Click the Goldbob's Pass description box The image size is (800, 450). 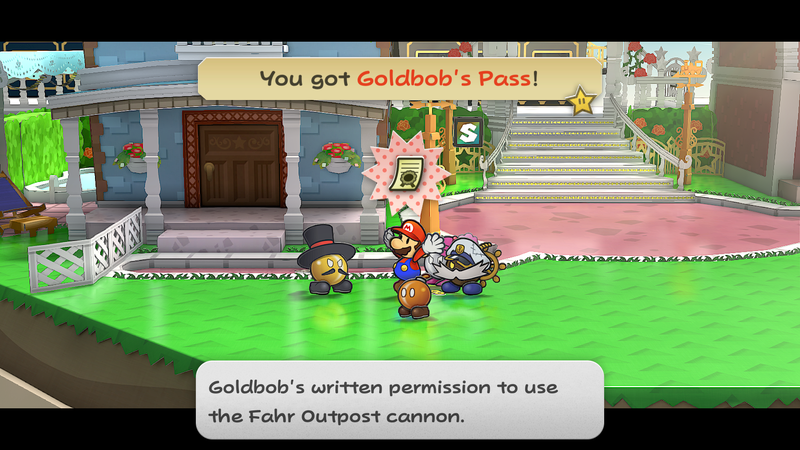(x=400, y=400)
